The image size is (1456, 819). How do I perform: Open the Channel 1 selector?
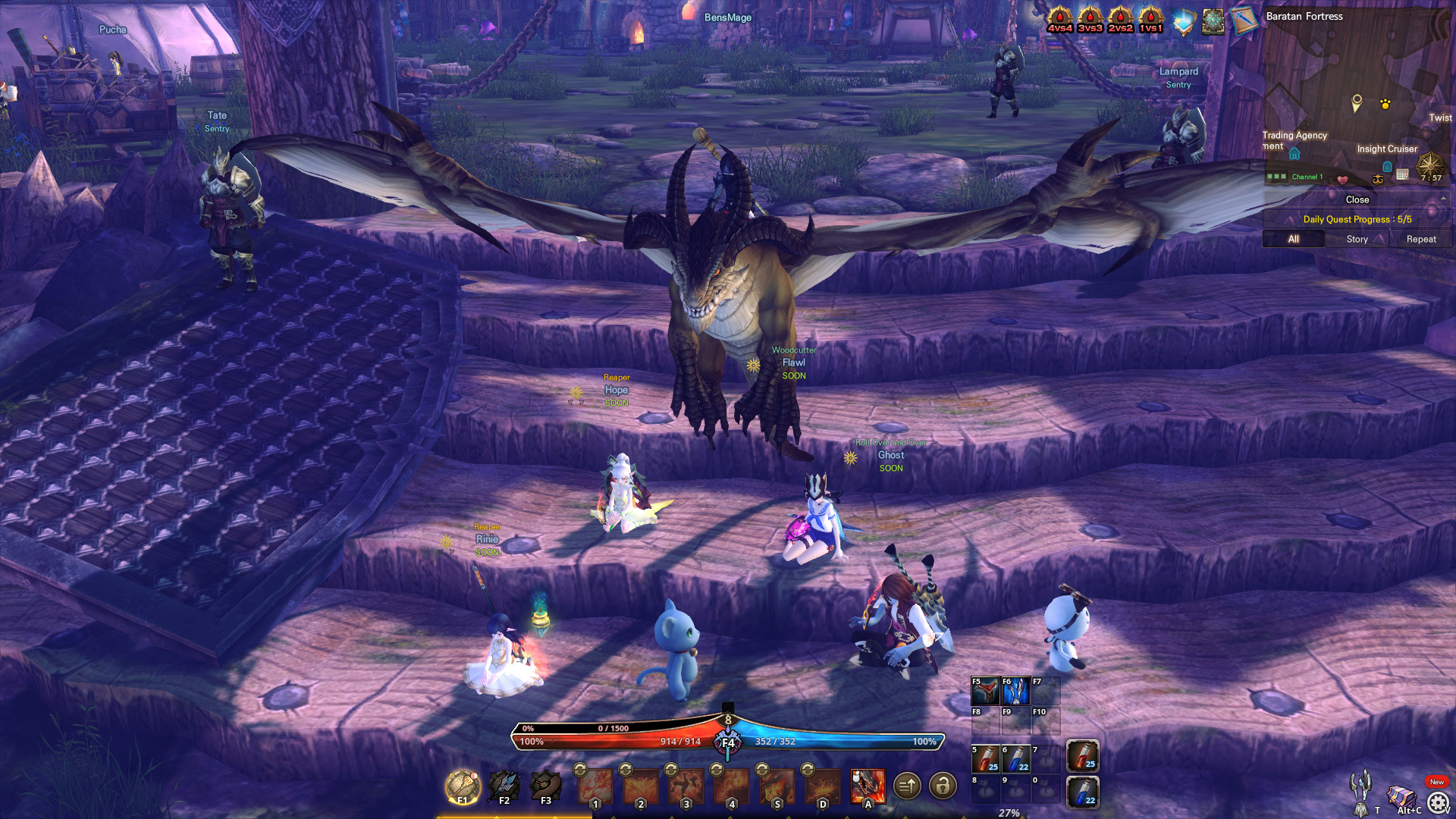1308,177
